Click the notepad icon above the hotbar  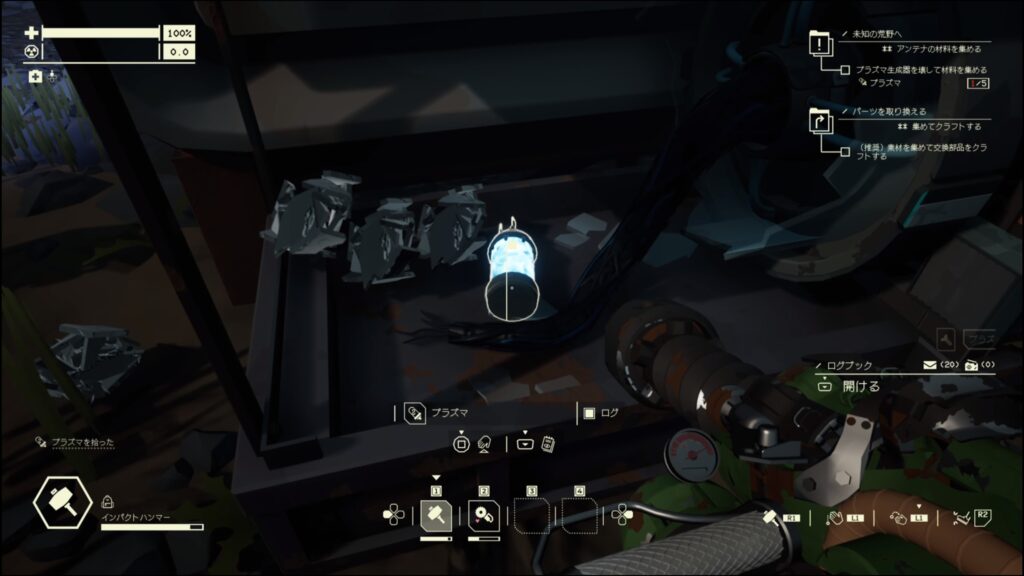(548, 443)
